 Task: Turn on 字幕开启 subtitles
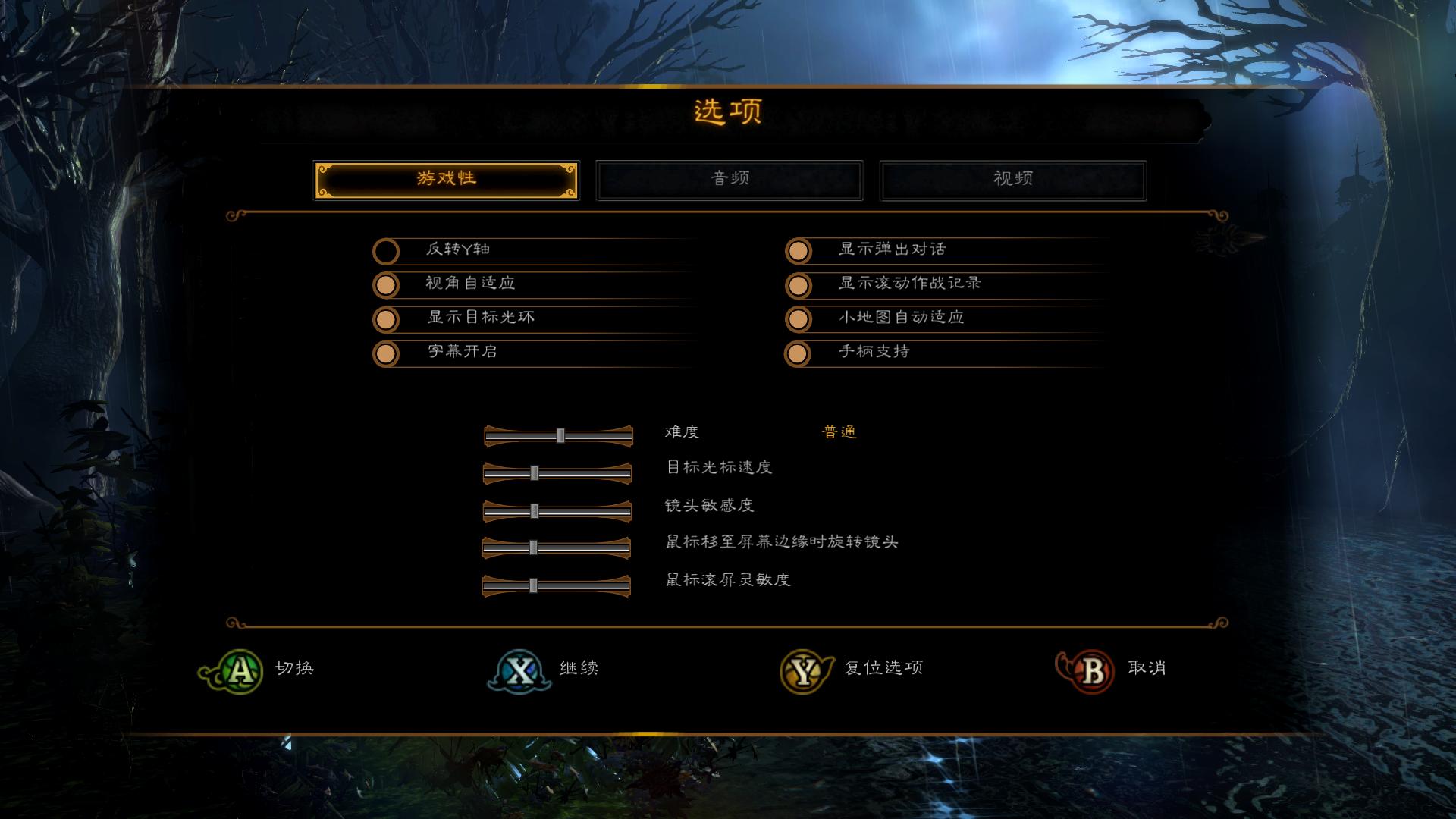pyautogui.click(x=387, y=353)
